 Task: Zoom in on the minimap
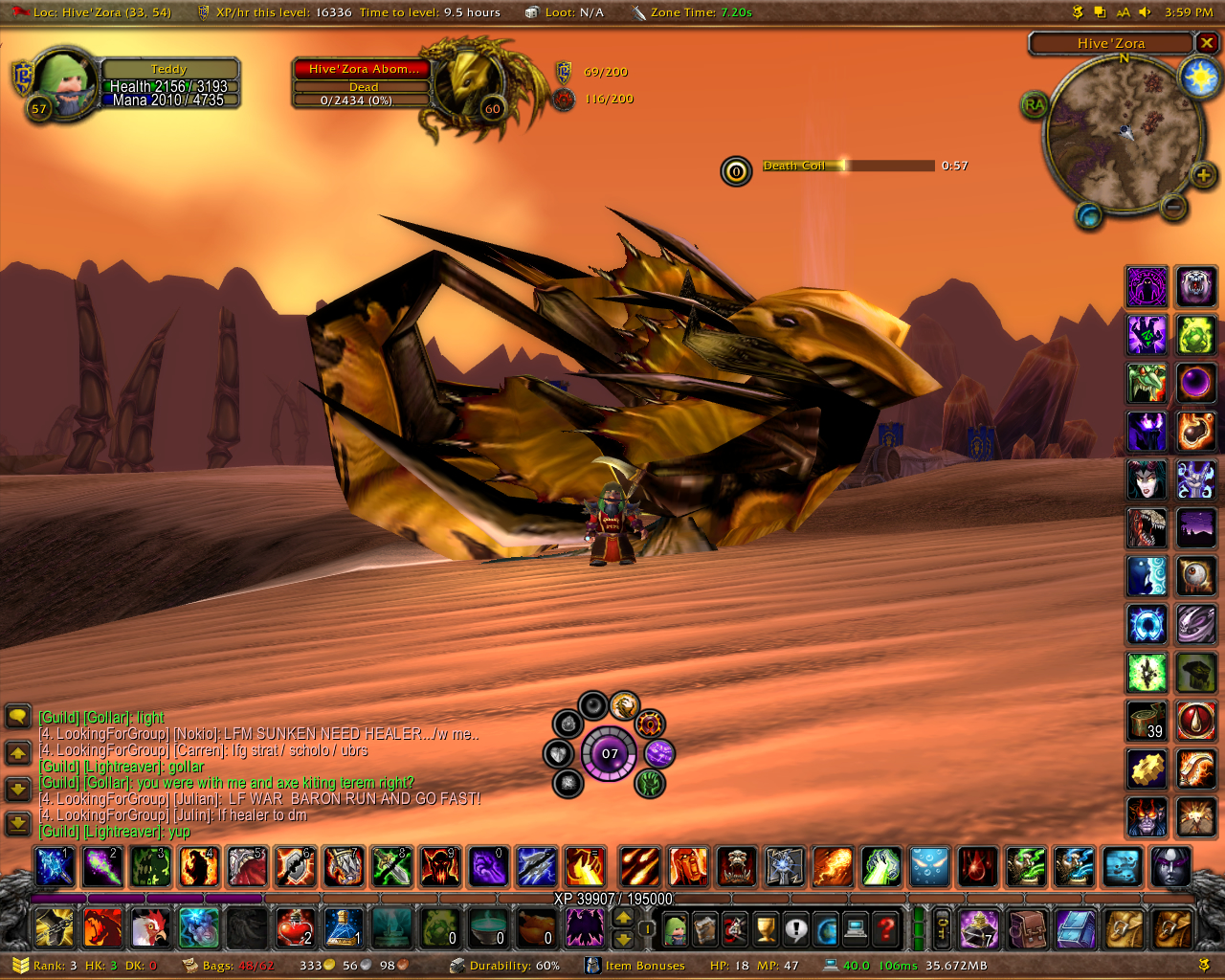(x=1203, y=174)
